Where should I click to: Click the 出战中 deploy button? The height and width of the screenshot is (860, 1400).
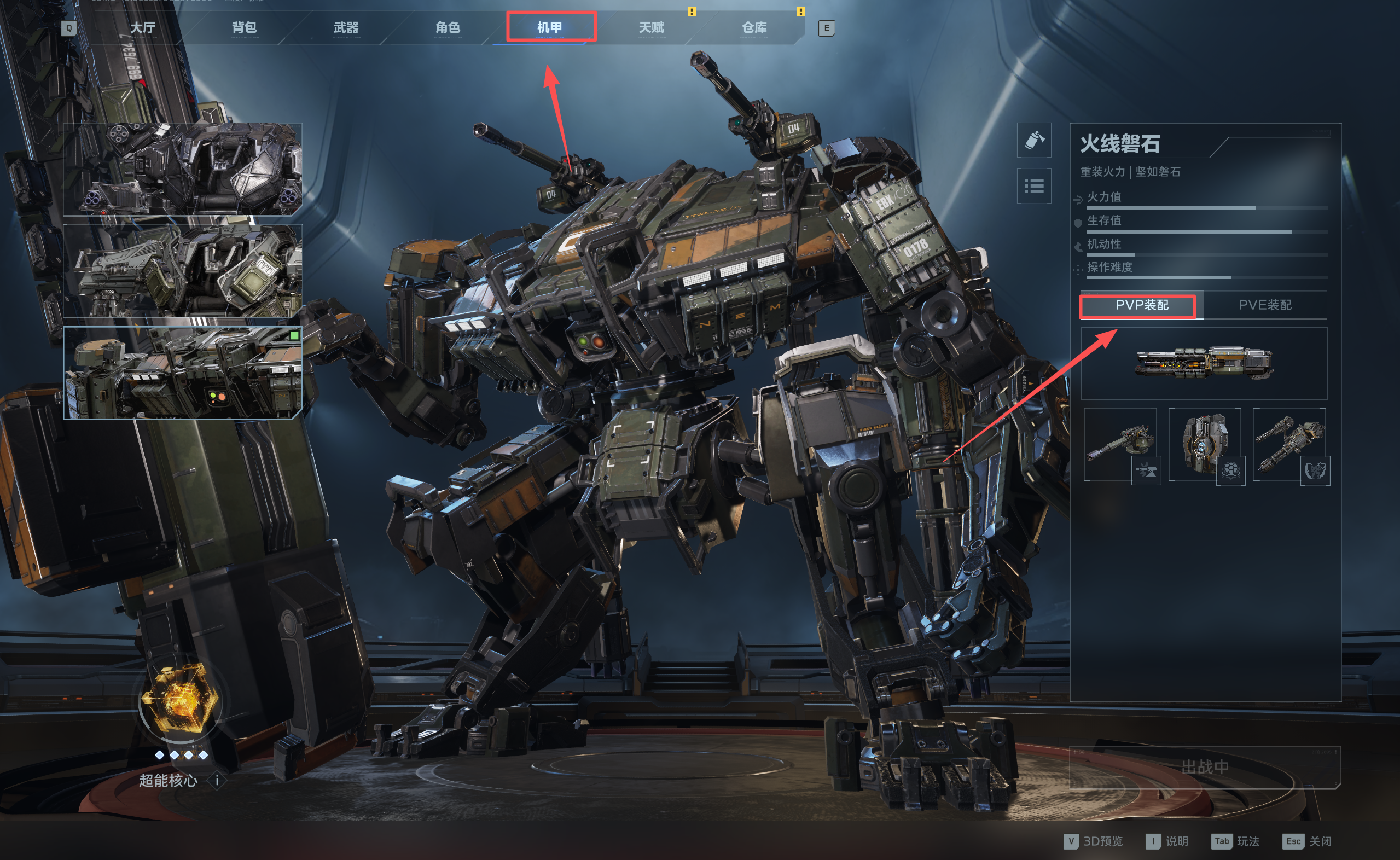click(x=1204, y=768)
